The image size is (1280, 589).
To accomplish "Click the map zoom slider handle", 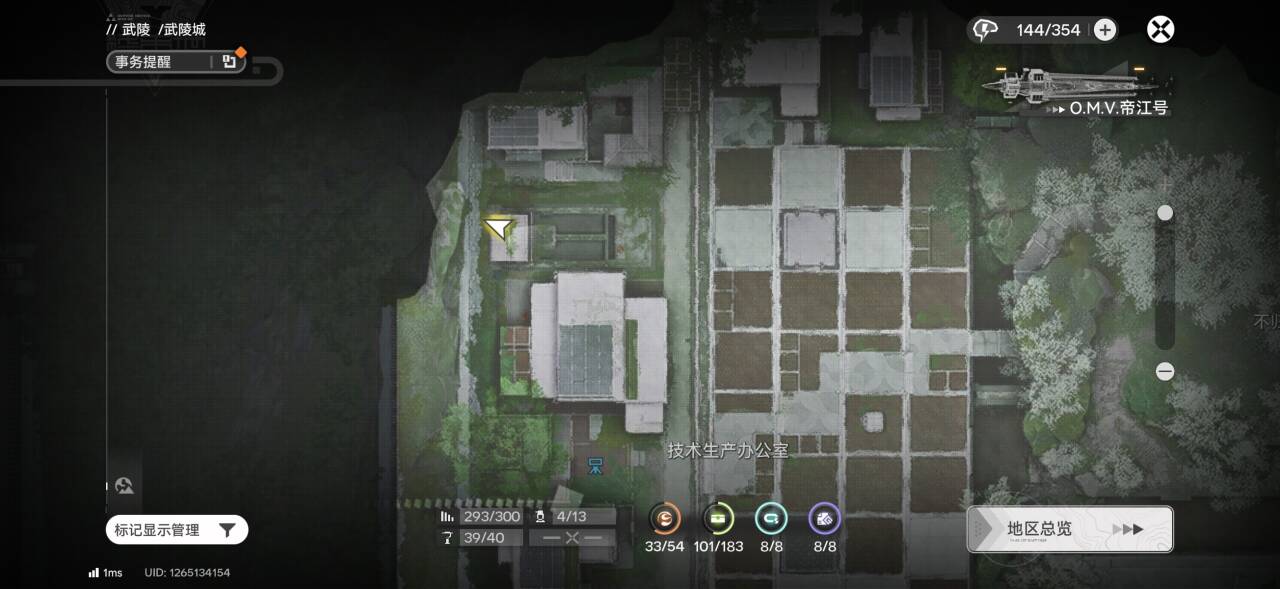I will click(1165, 213).
